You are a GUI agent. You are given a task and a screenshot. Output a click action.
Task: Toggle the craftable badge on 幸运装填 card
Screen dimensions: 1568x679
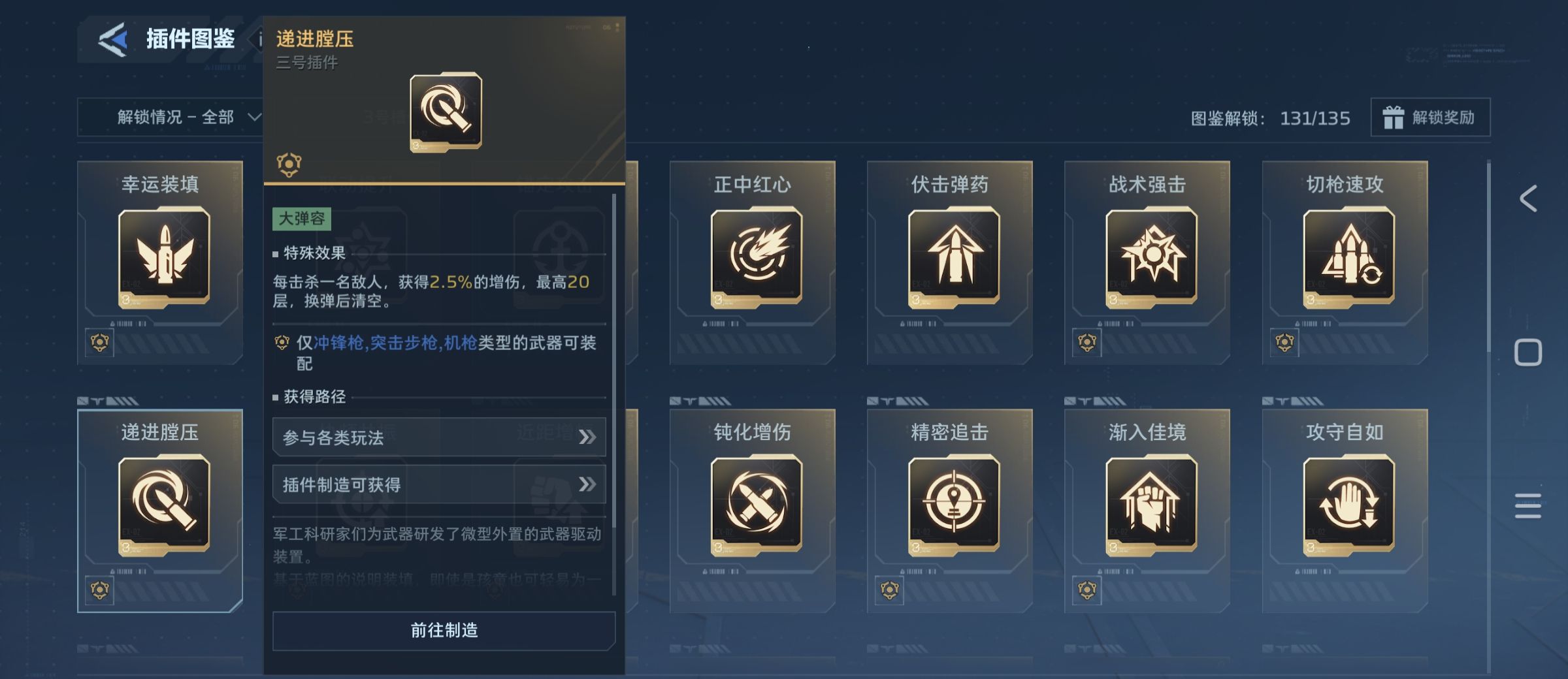(99, 342)
